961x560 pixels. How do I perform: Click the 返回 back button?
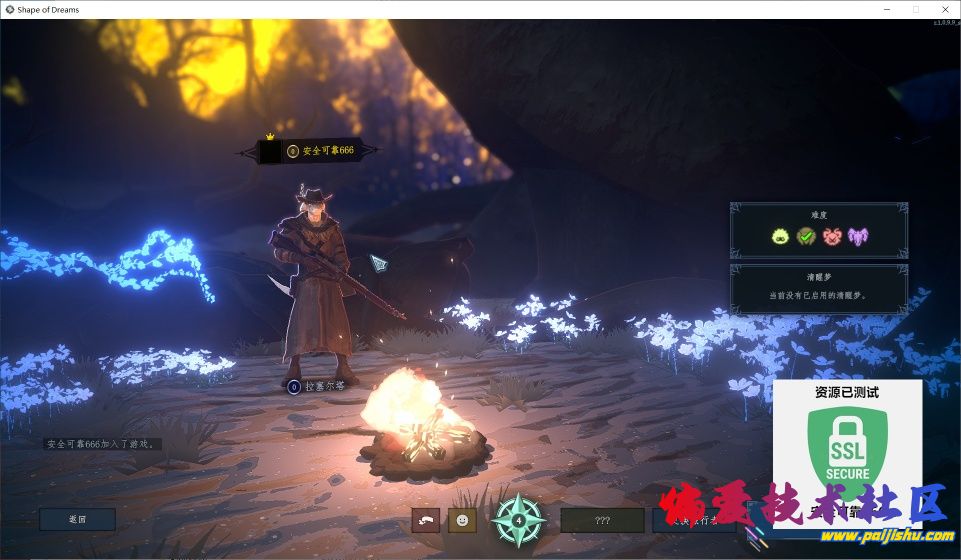(x=77, y=519)
